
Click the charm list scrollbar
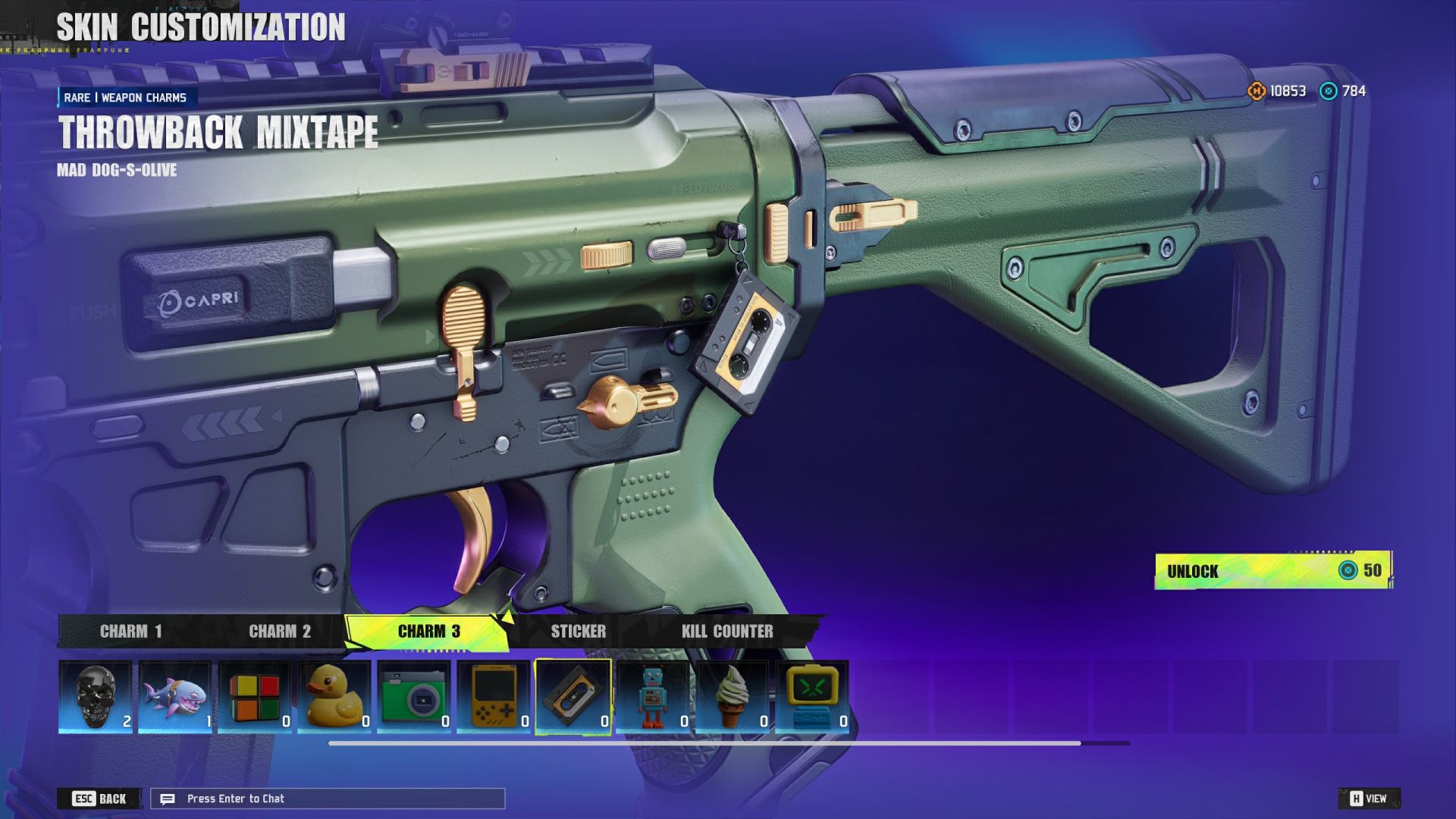(x=704, y=743)
